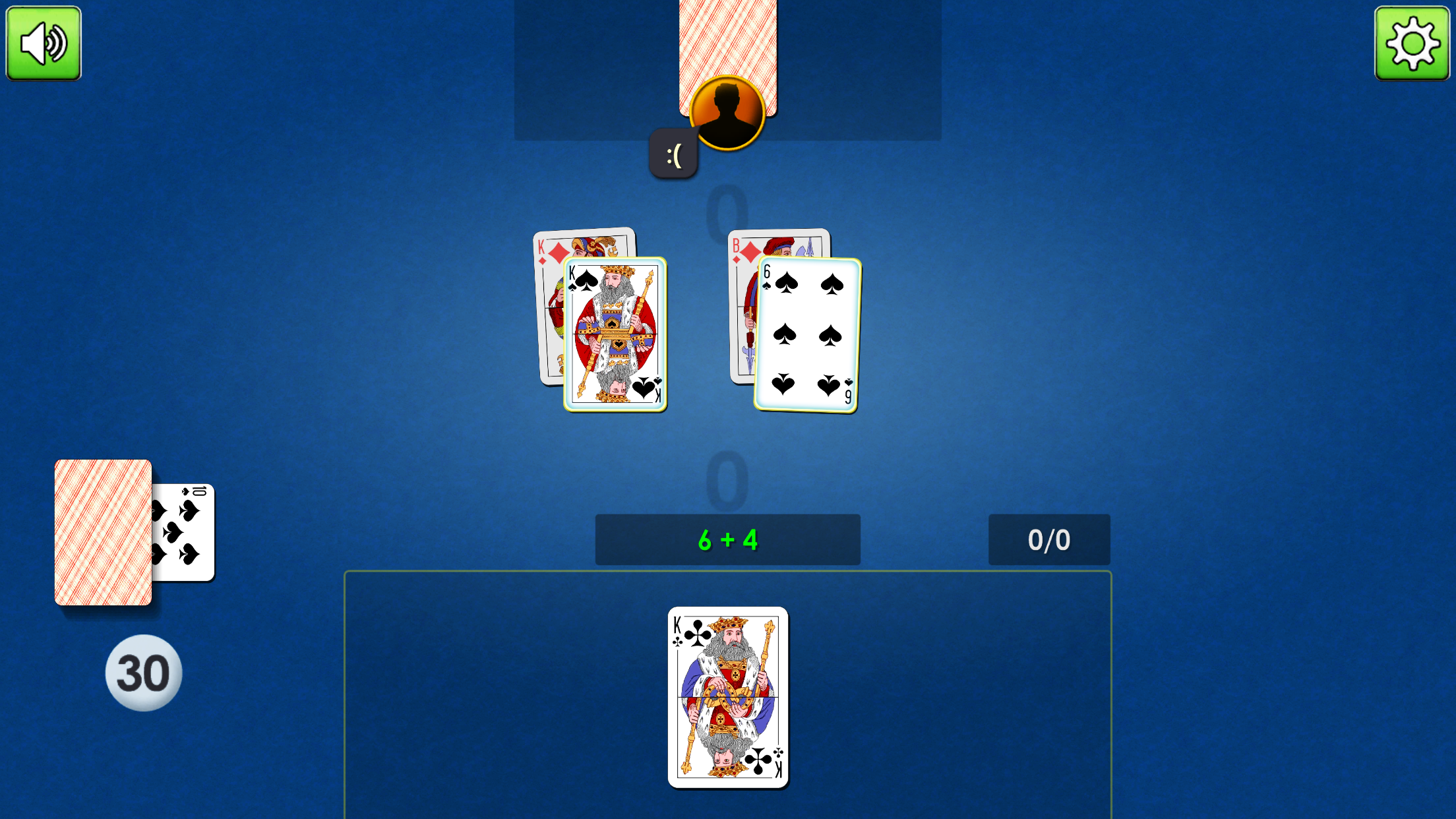Play the King of Clubs from hand
Viewport: 1456px width, 819px height.
click(x=728, y=695)
